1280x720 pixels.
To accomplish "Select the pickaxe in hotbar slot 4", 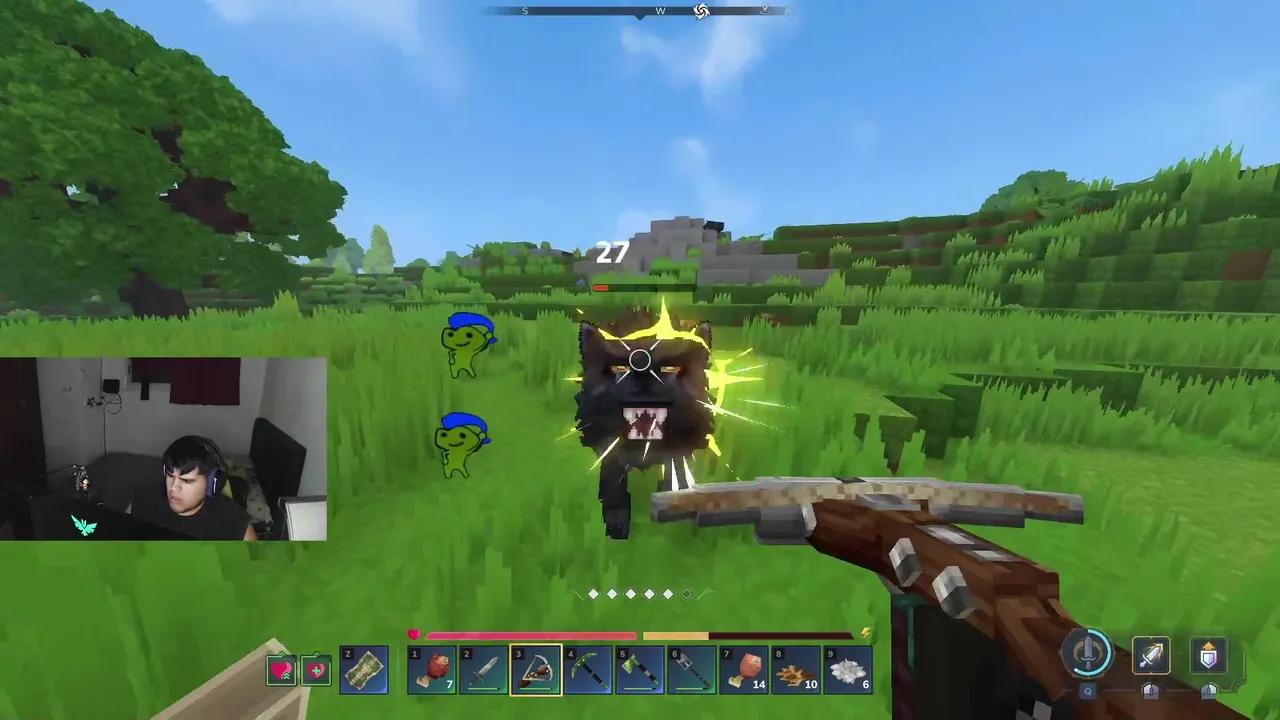I will (588, 670).
